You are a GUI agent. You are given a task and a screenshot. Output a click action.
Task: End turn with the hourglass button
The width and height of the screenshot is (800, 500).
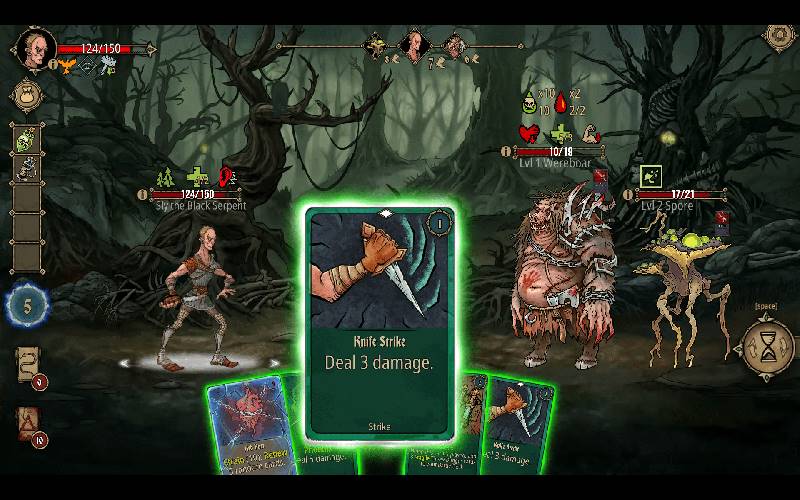(765, 347)
